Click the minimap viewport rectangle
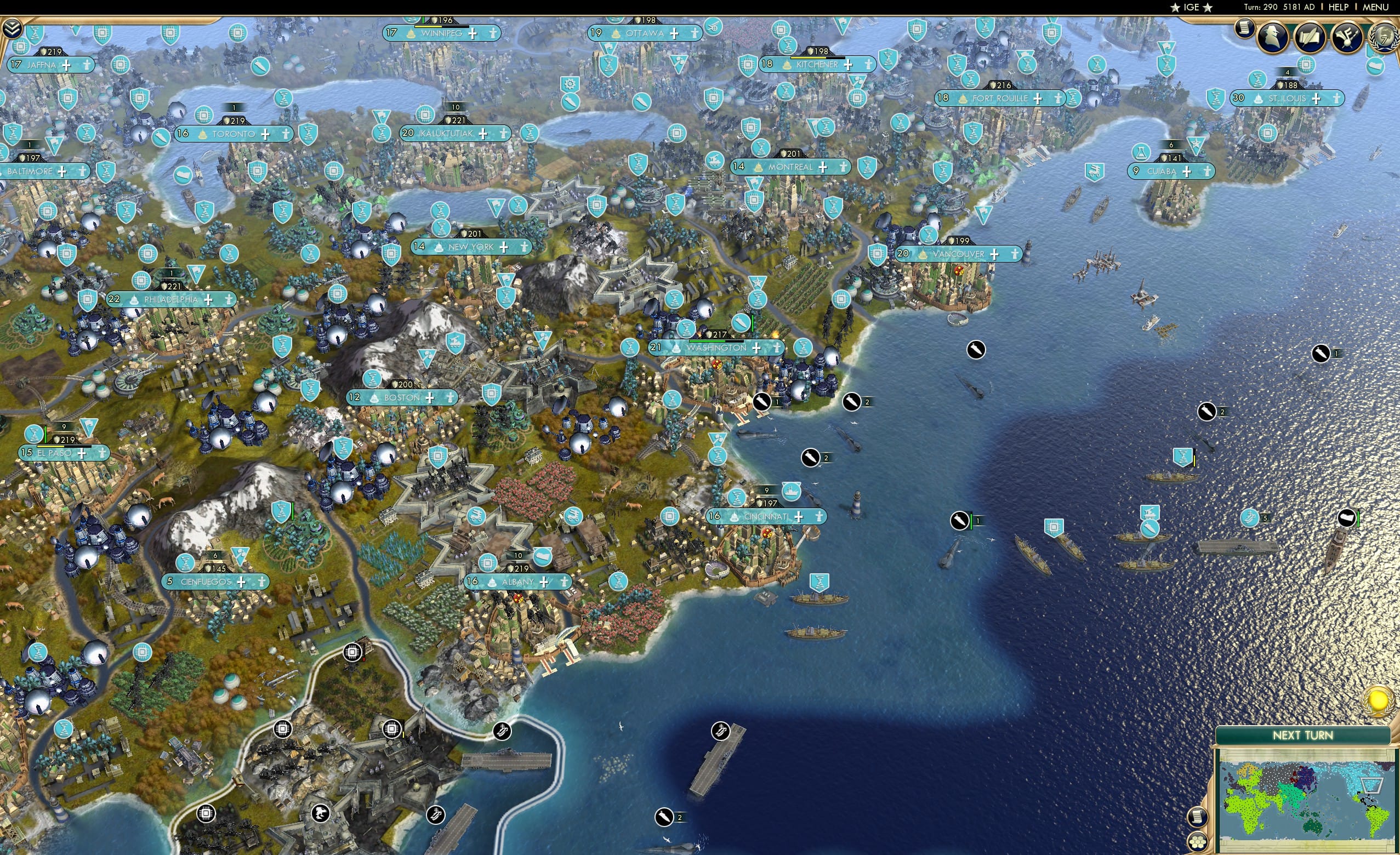This screenshot has width=1400, height=855. tap(1371, 786)
